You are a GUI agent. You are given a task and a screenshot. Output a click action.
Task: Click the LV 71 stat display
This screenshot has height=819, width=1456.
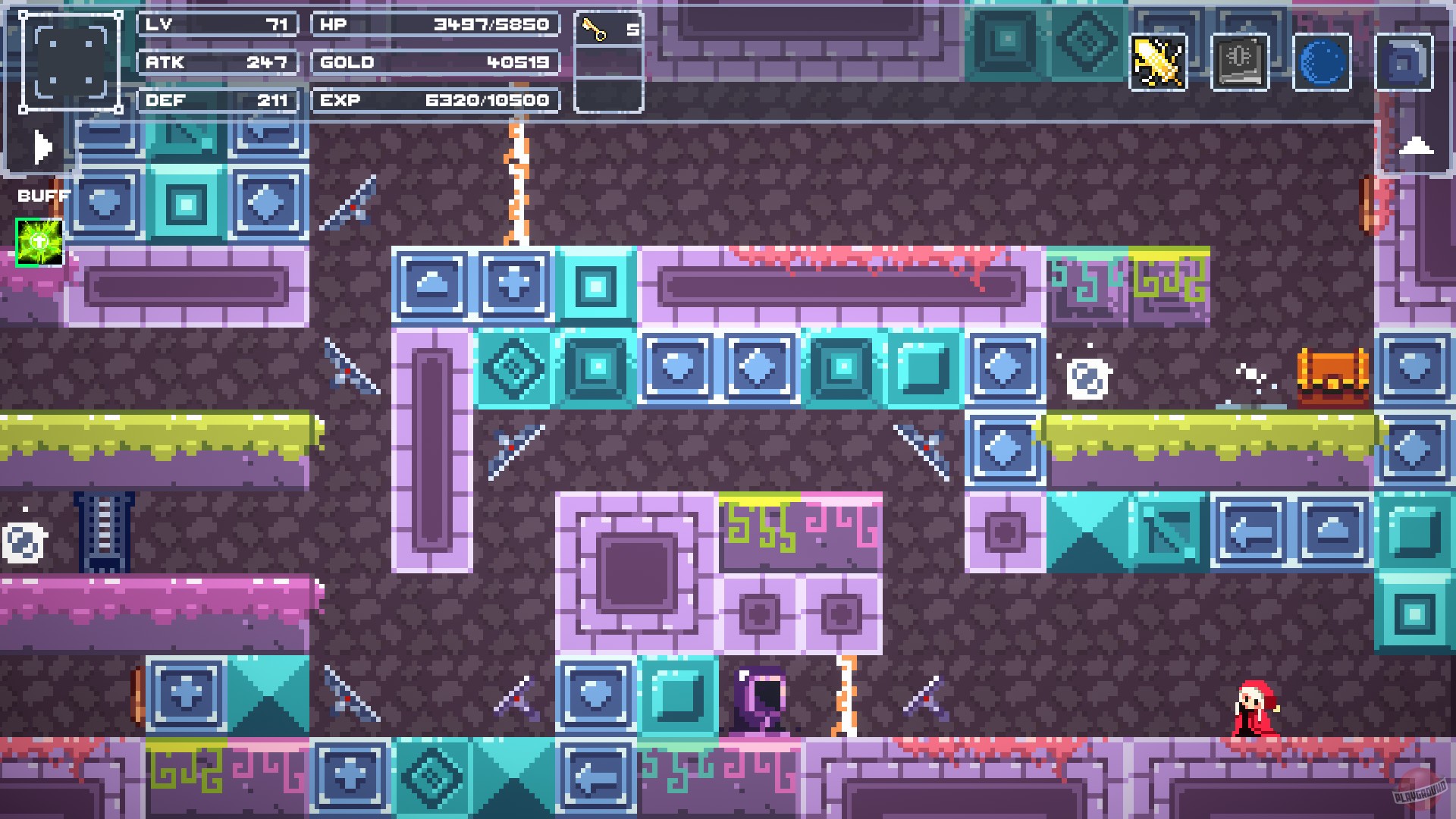tap(217, 24)
